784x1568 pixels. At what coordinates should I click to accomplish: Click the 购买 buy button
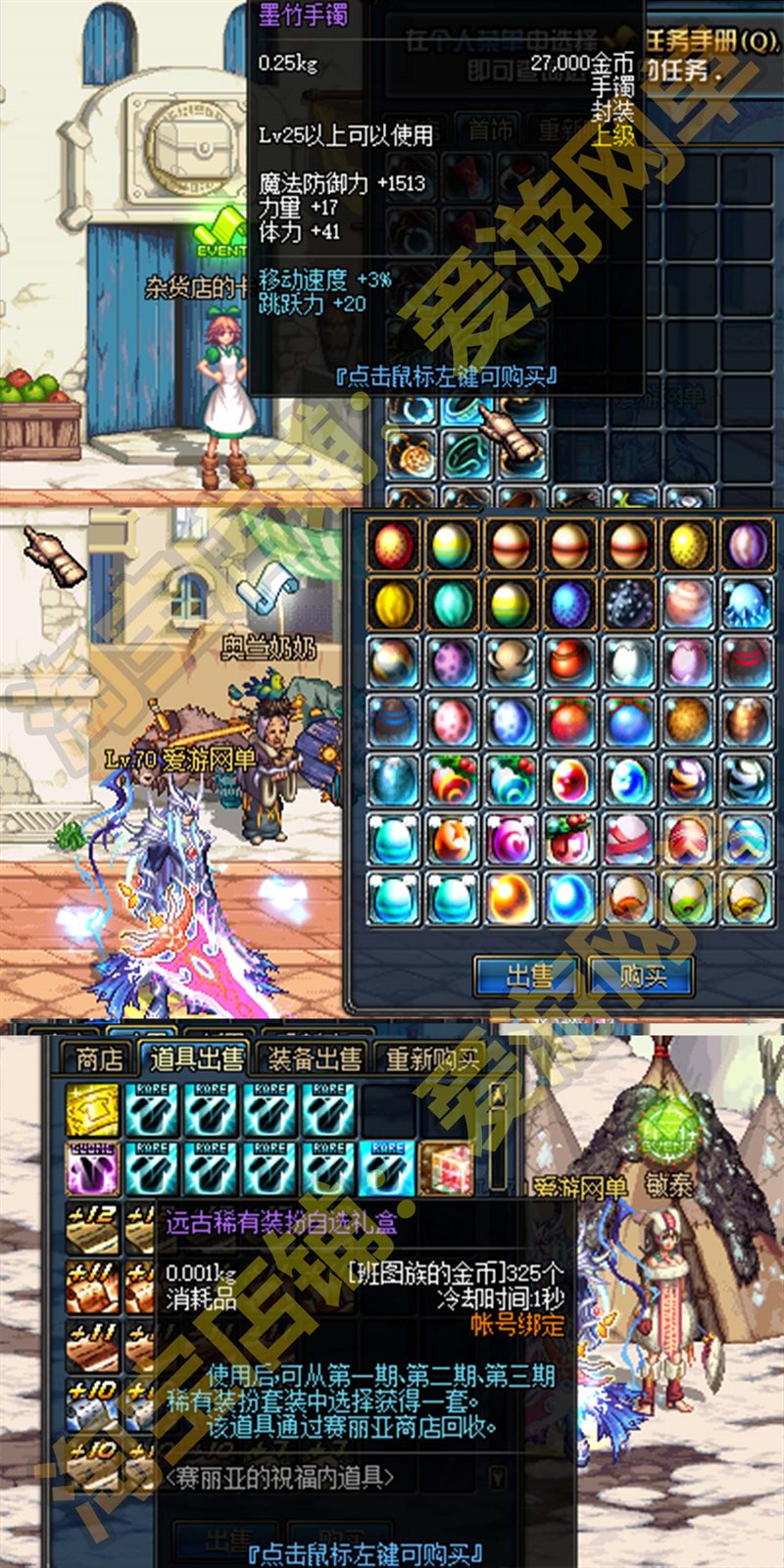pyautogui.click(x=642, y=976)
